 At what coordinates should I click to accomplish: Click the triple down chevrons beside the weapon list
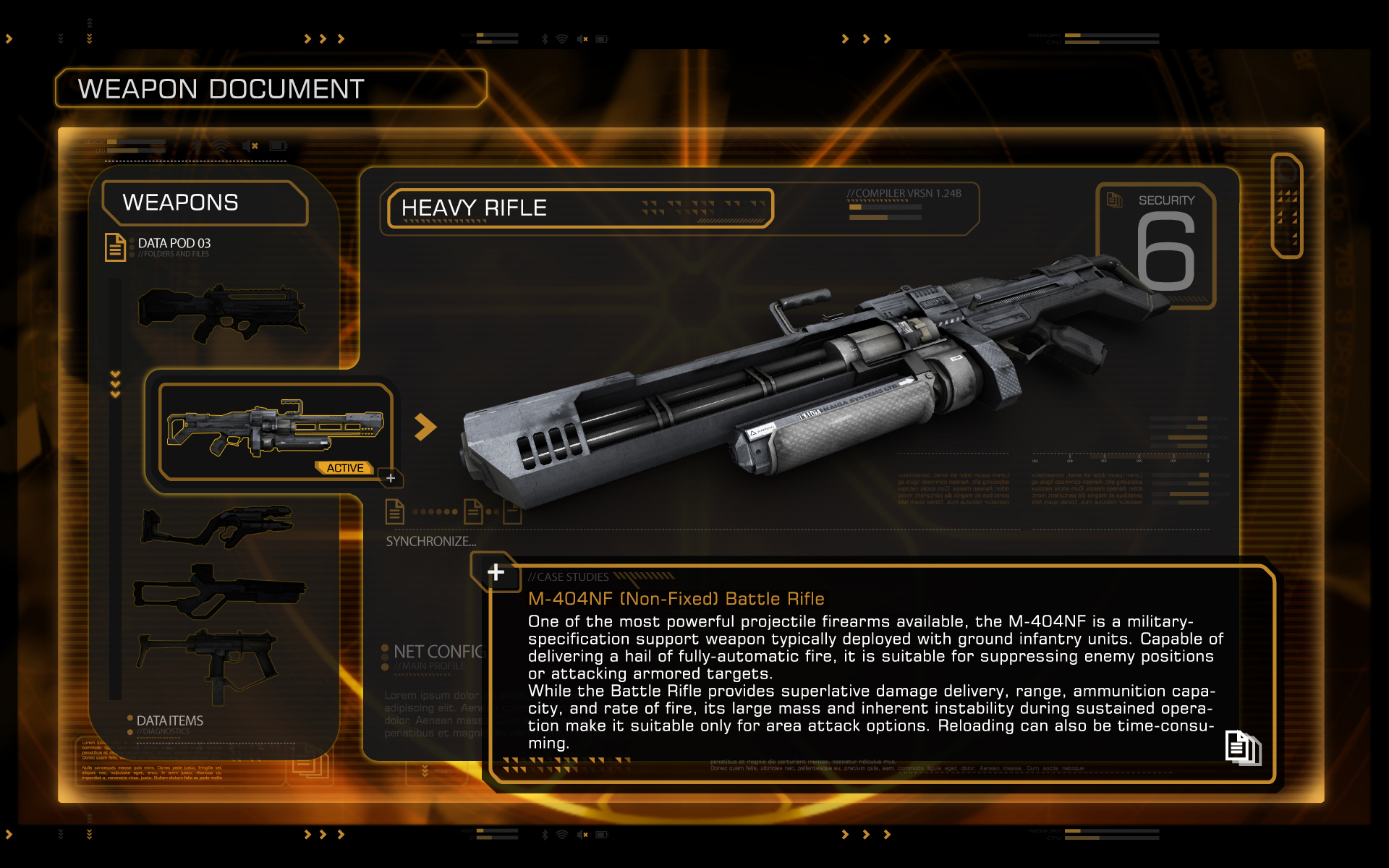115,384
